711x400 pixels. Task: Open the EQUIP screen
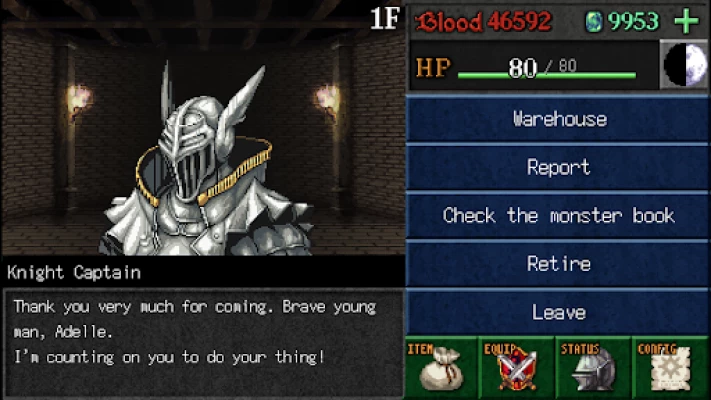[x=518, y=368]
